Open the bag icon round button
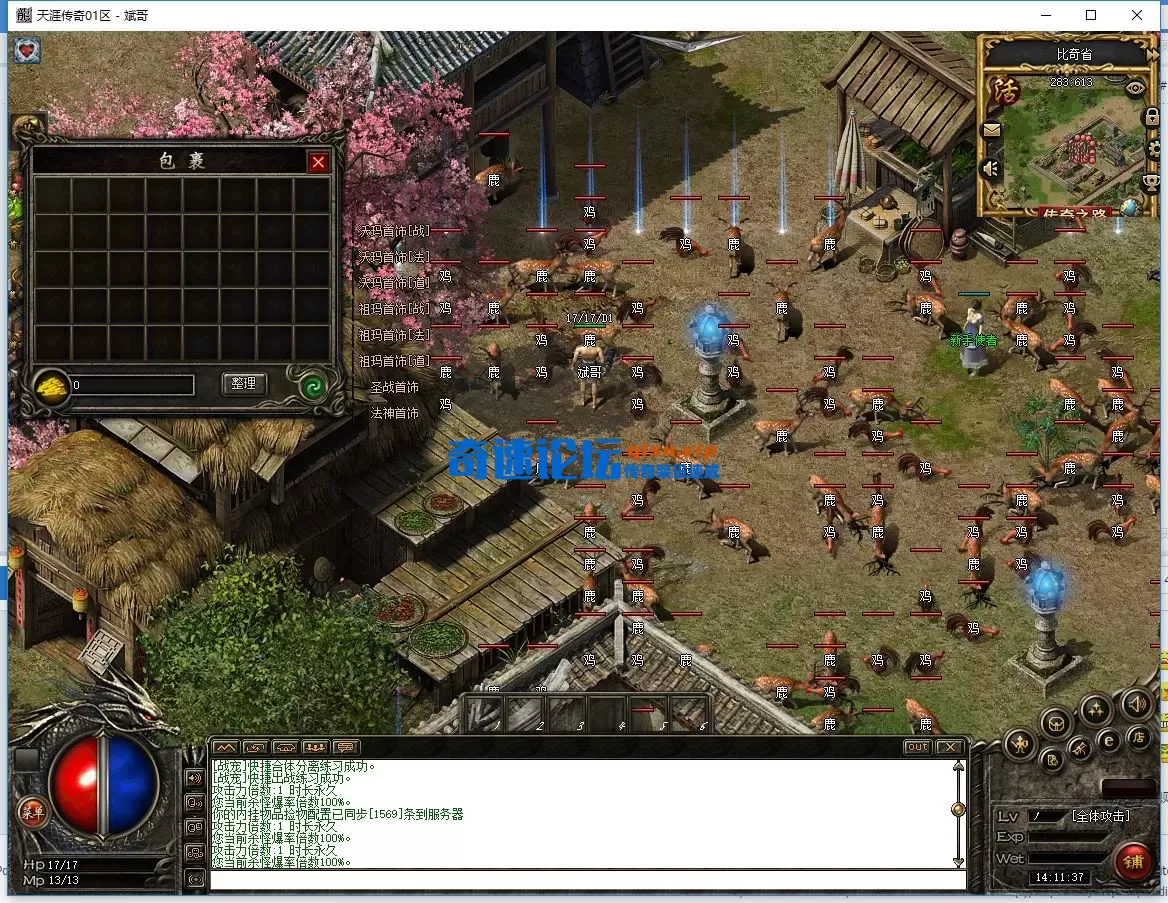 click(1056, 722)
